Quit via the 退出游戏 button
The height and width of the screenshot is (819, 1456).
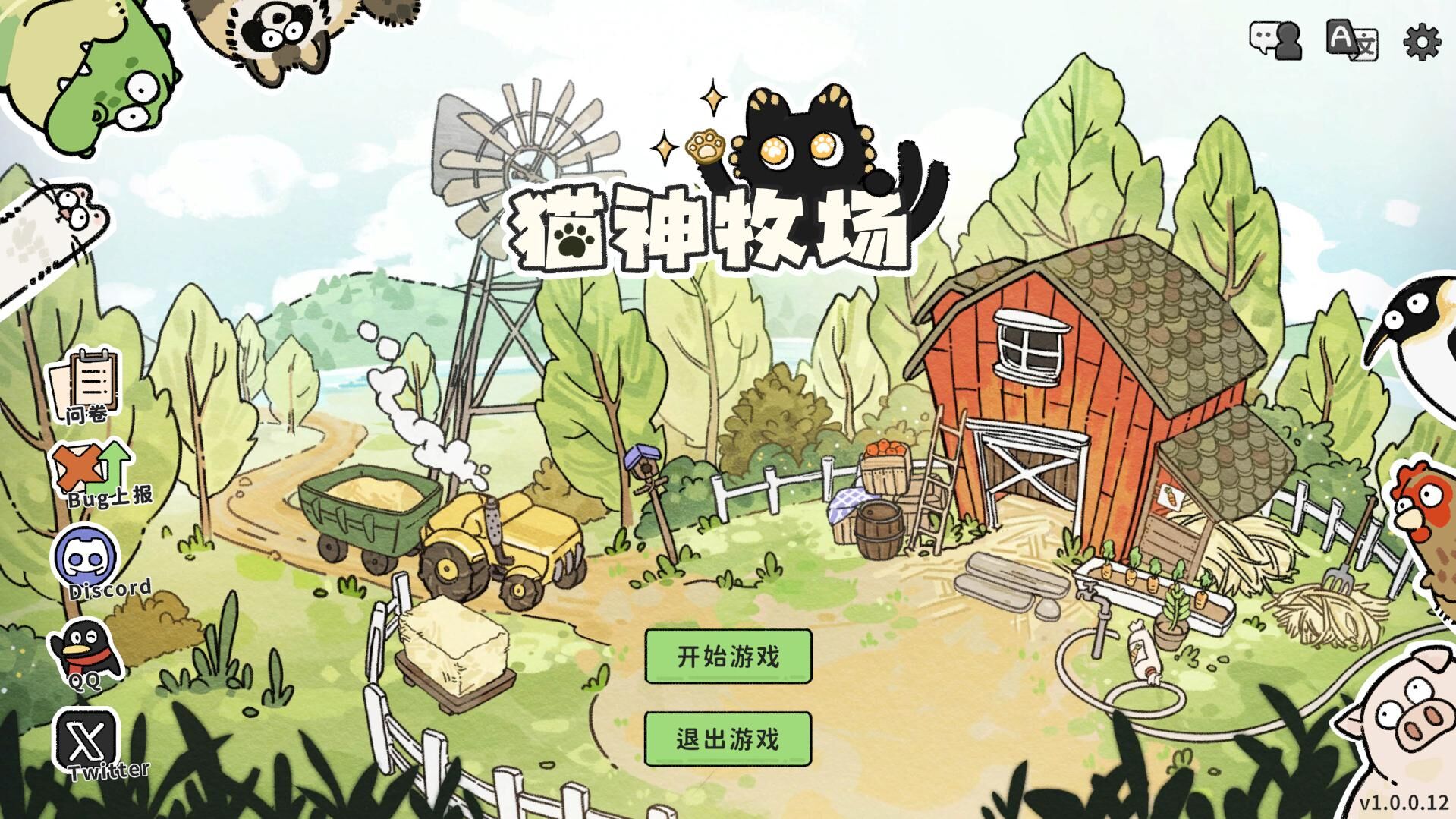(x=728, y=739)
